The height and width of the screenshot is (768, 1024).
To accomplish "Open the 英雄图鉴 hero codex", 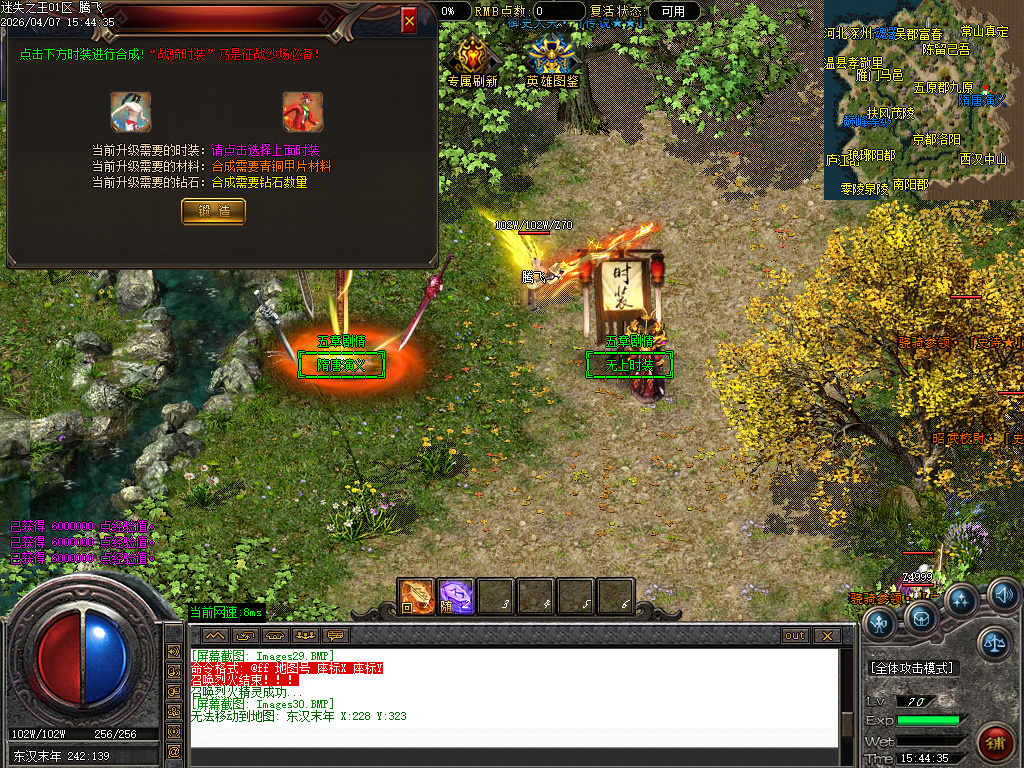I will pos(552,62).
